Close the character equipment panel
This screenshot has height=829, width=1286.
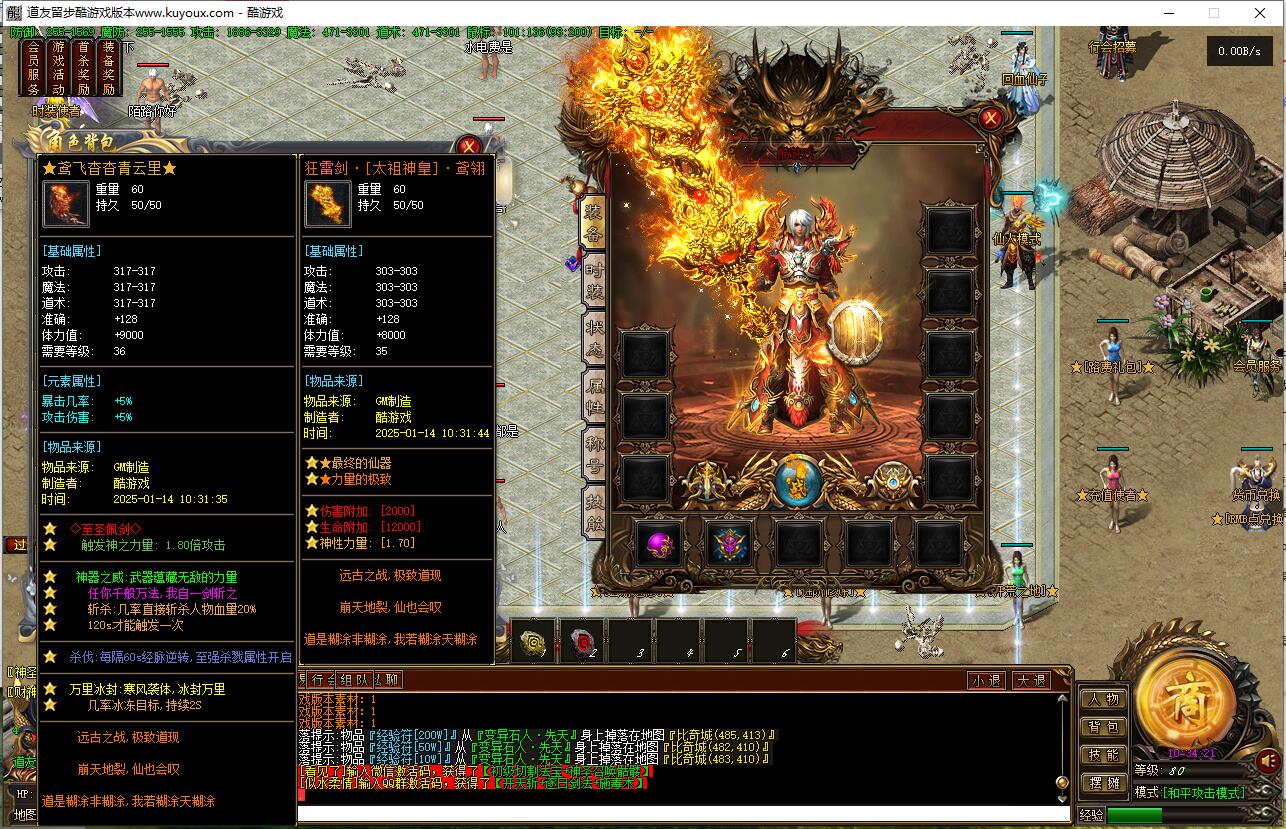point(990,118)
